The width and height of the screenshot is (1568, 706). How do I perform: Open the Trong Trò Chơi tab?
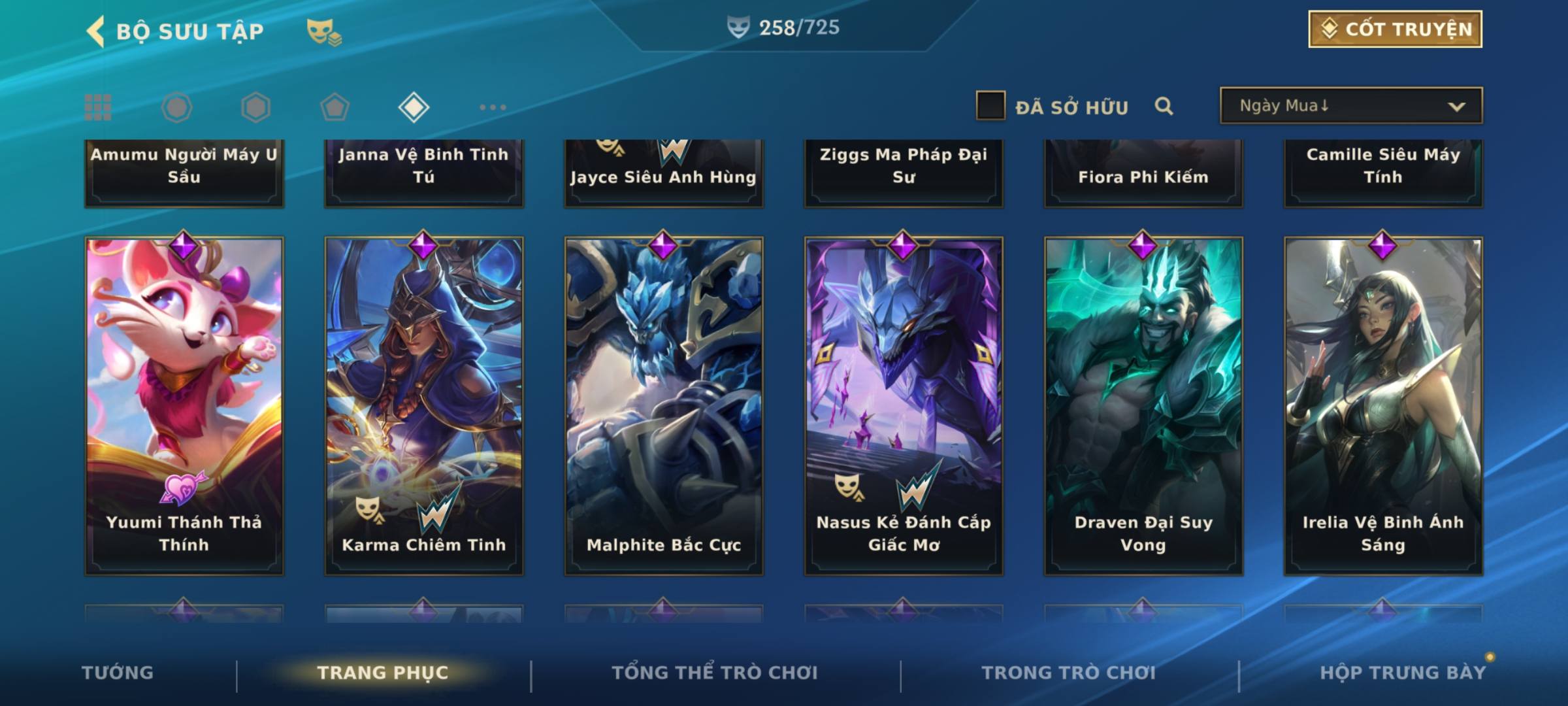(1069, 673)
